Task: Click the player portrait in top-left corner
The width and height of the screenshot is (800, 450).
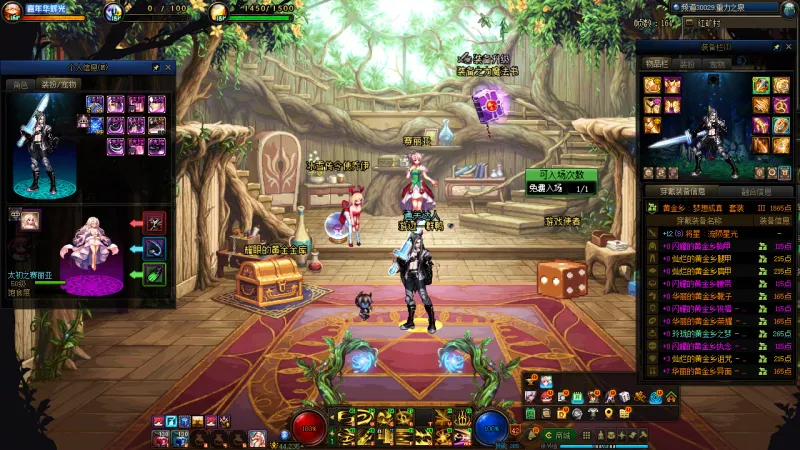Action: click(15, 12)
